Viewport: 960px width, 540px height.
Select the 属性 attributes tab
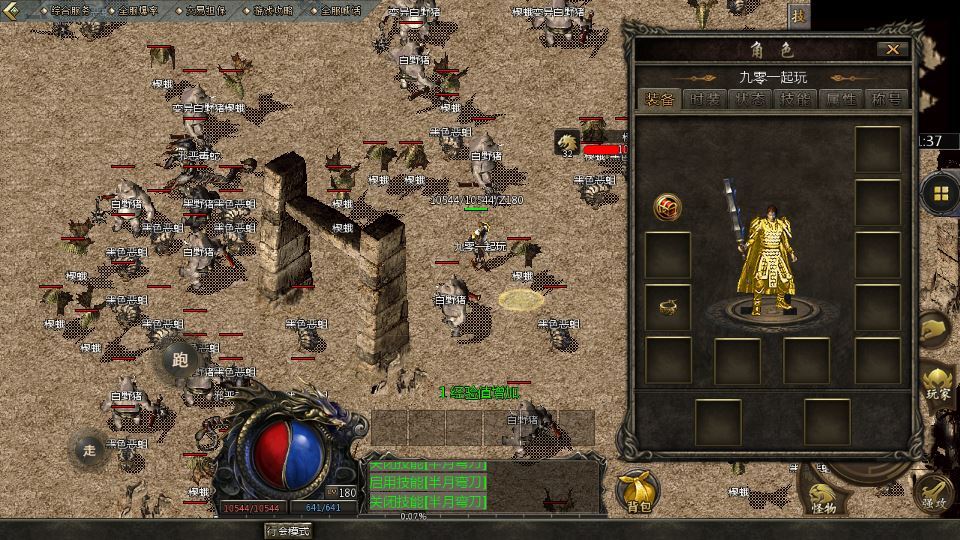842,99
